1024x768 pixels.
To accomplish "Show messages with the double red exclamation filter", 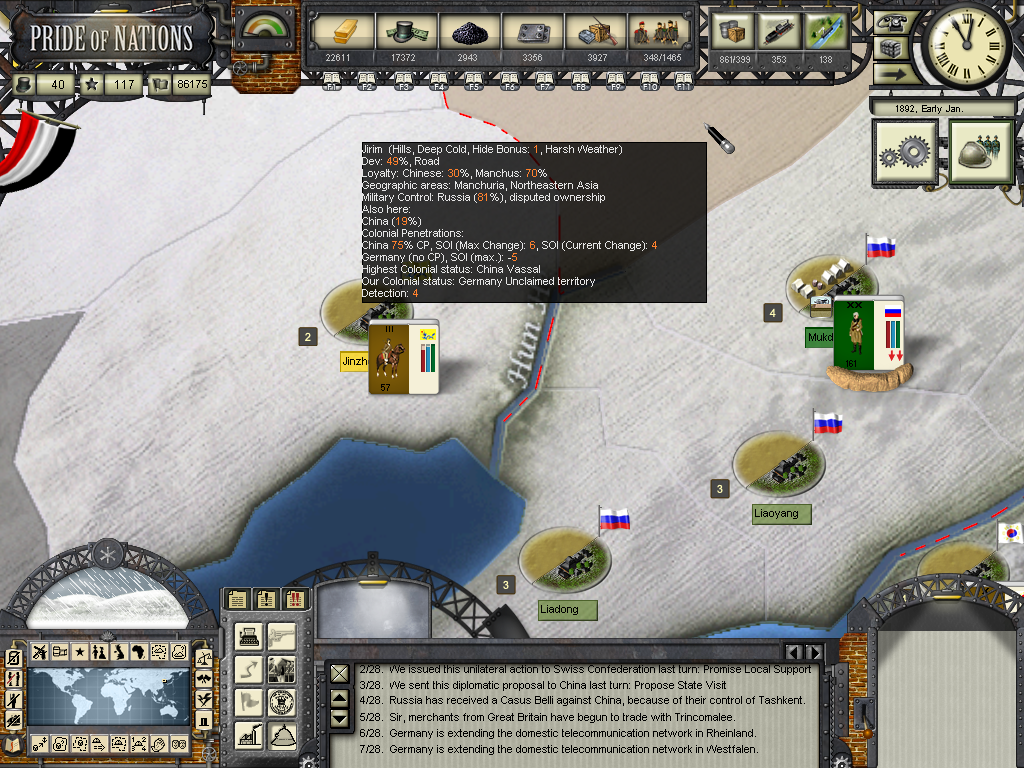I will tap(297, 600).
